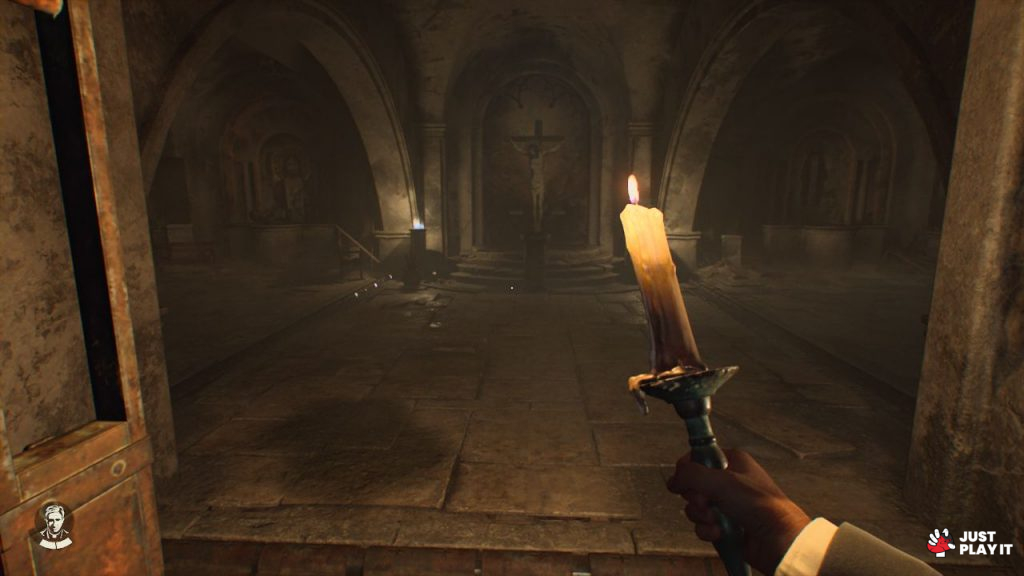This screenshot has height=576, width=1024.
Task: Click the Just Play It channel logo
Action: [x=969, y=542]
